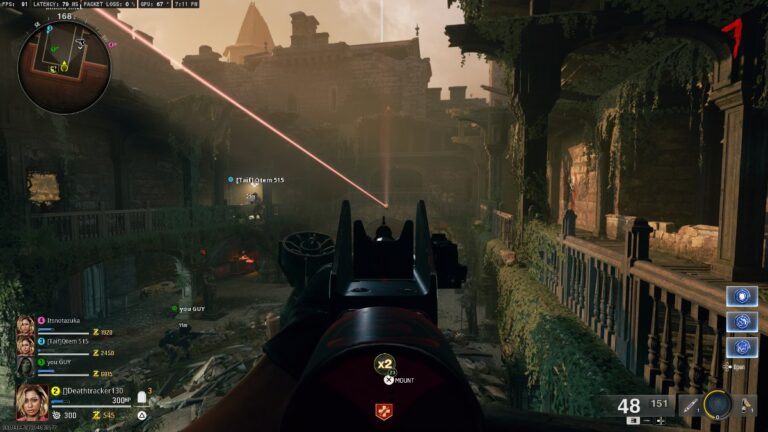The width and height of the screenshot is (768, 432).
Task: Click the top blue perk icon
Action: pyautogui.click(x=742, y=297)
